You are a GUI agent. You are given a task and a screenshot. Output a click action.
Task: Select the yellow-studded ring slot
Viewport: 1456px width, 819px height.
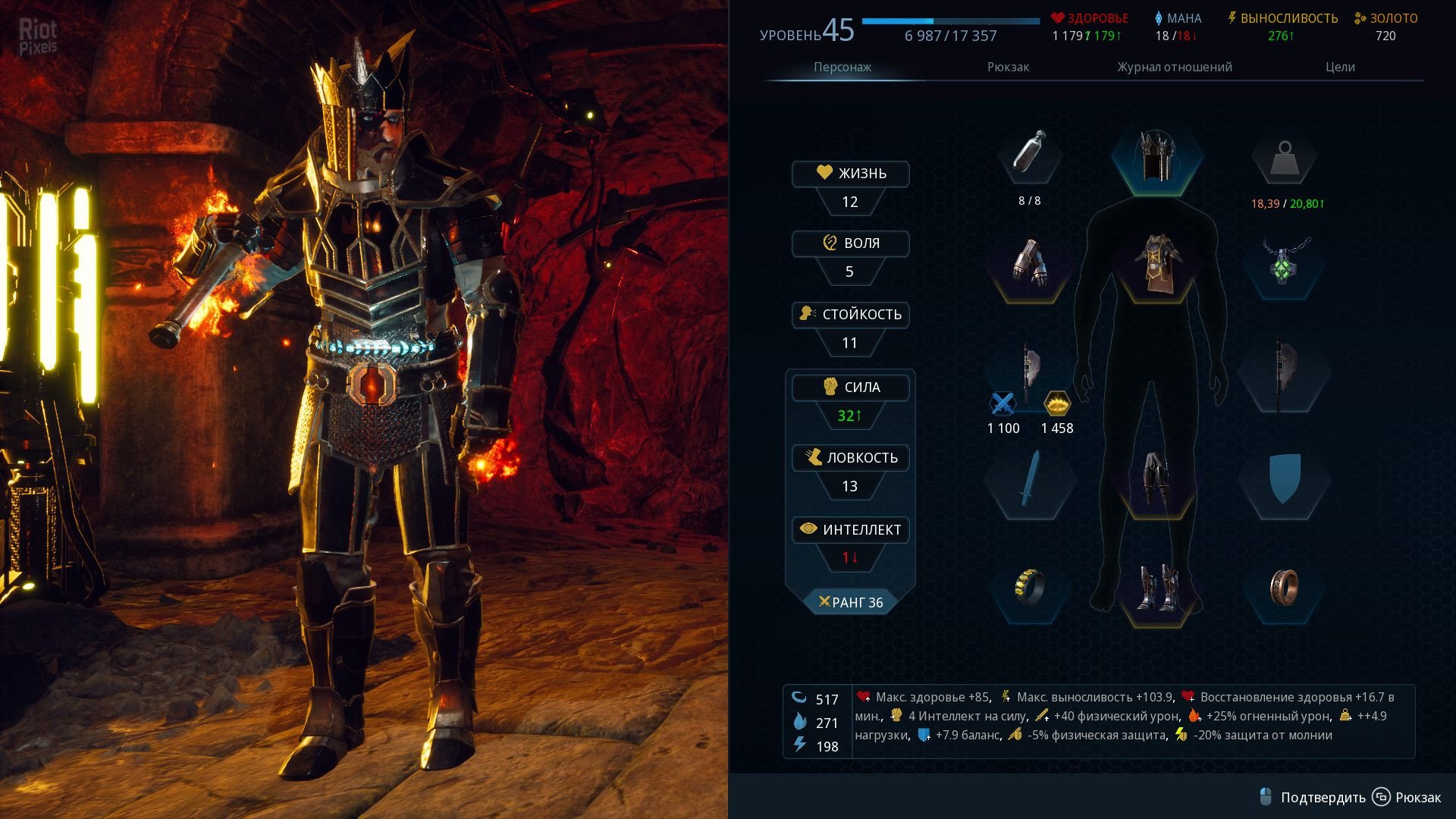(1029, 586)
